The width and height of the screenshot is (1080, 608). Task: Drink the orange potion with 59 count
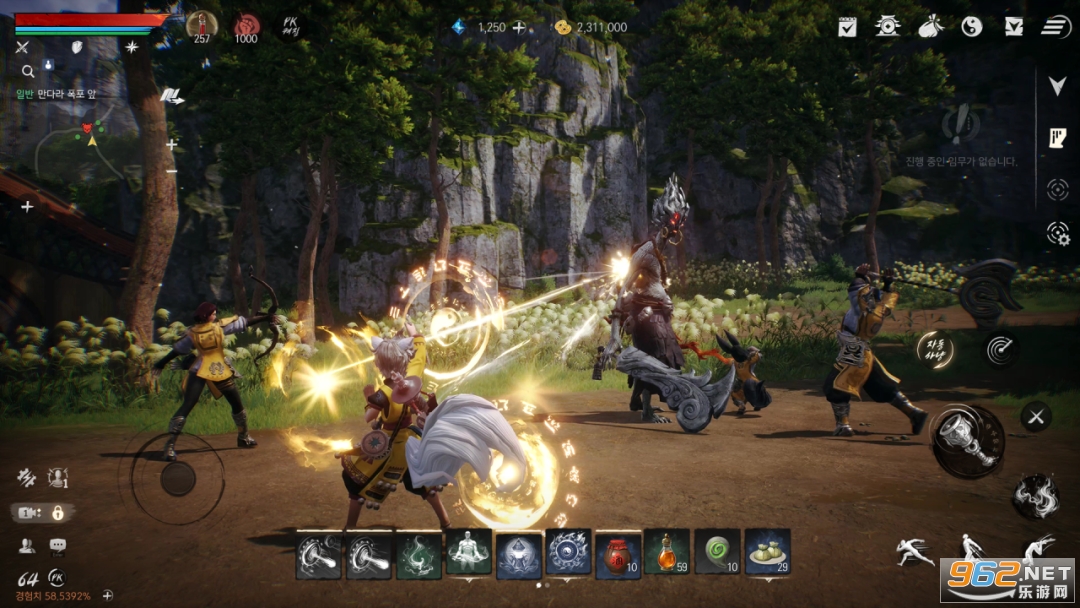pos(667,554)
